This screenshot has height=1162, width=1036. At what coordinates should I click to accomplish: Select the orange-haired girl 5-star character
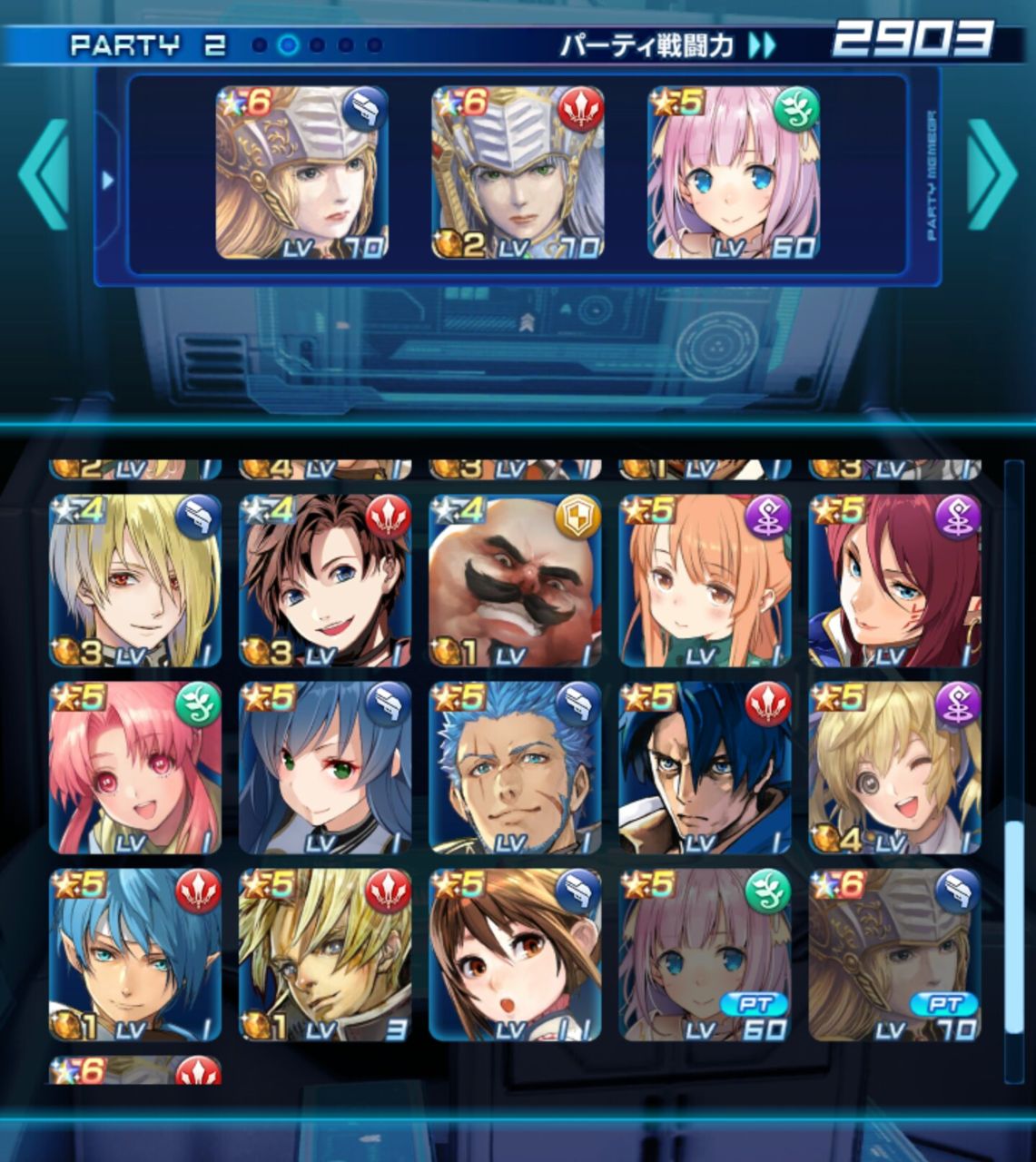[x=705, y=581]
